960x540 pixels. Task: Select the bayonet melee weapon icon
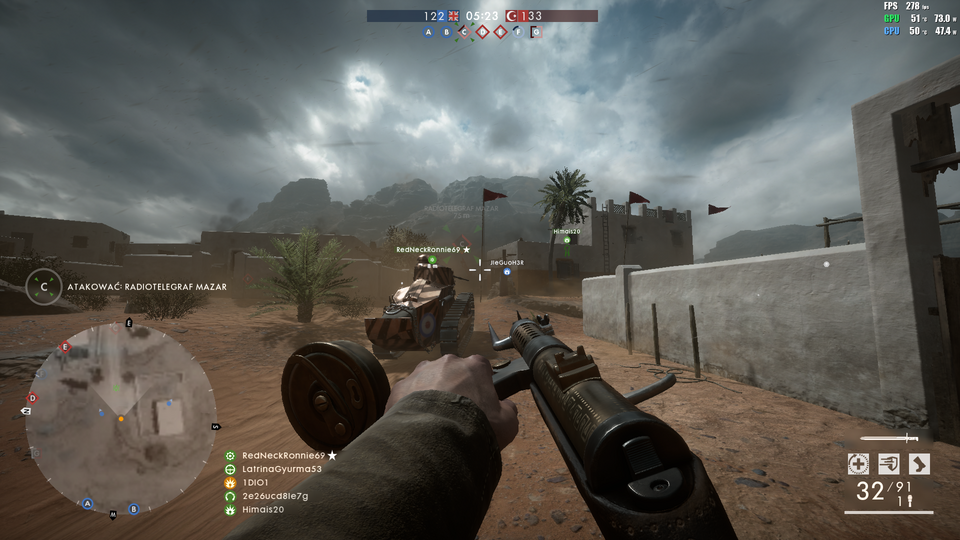point(889,438)
